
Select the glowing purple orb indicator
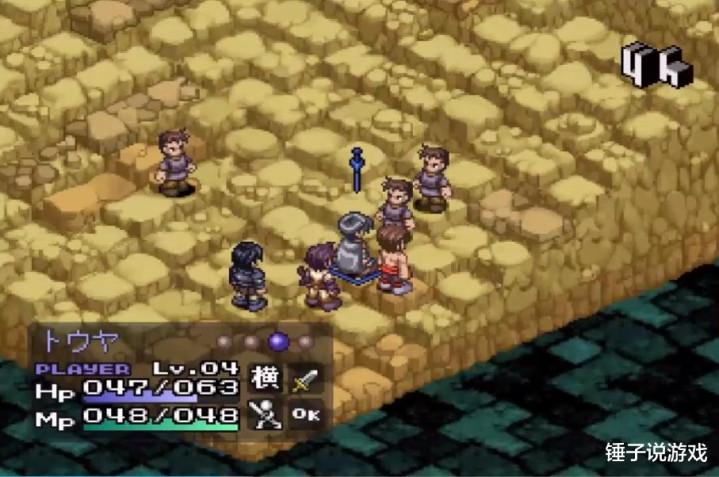click(x=278, y=342)
